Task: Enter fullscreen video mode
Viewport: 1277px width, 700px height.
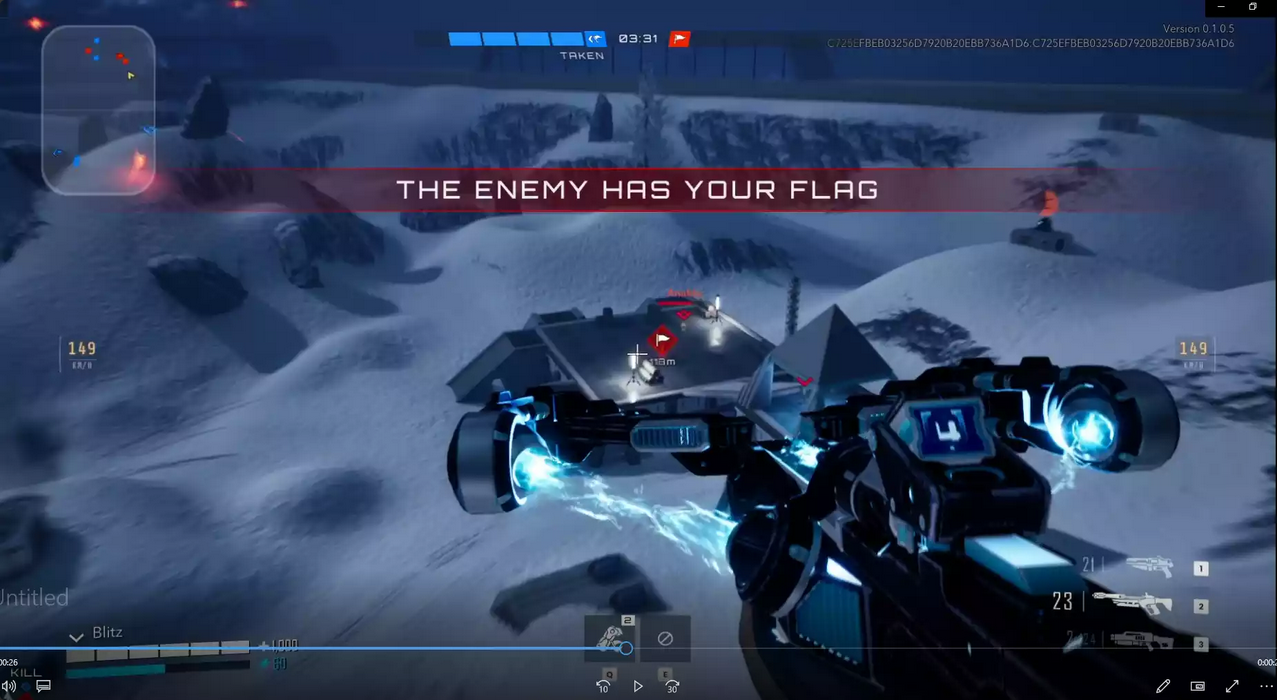Action: point(1232,686)
